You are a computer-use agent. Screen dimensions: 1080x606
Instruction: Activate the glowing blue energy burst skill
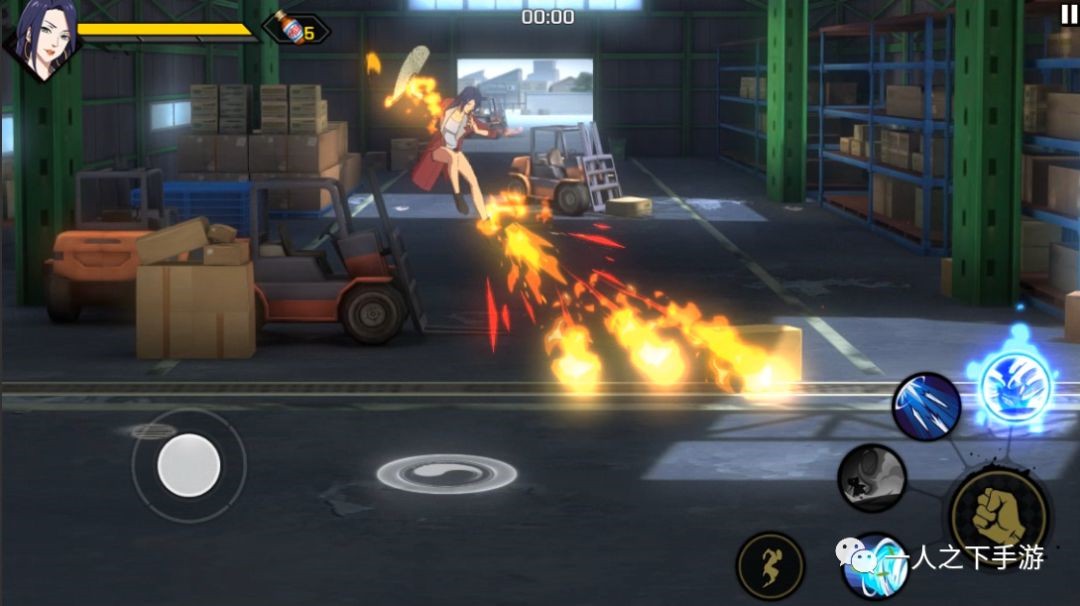[1014, 385]
